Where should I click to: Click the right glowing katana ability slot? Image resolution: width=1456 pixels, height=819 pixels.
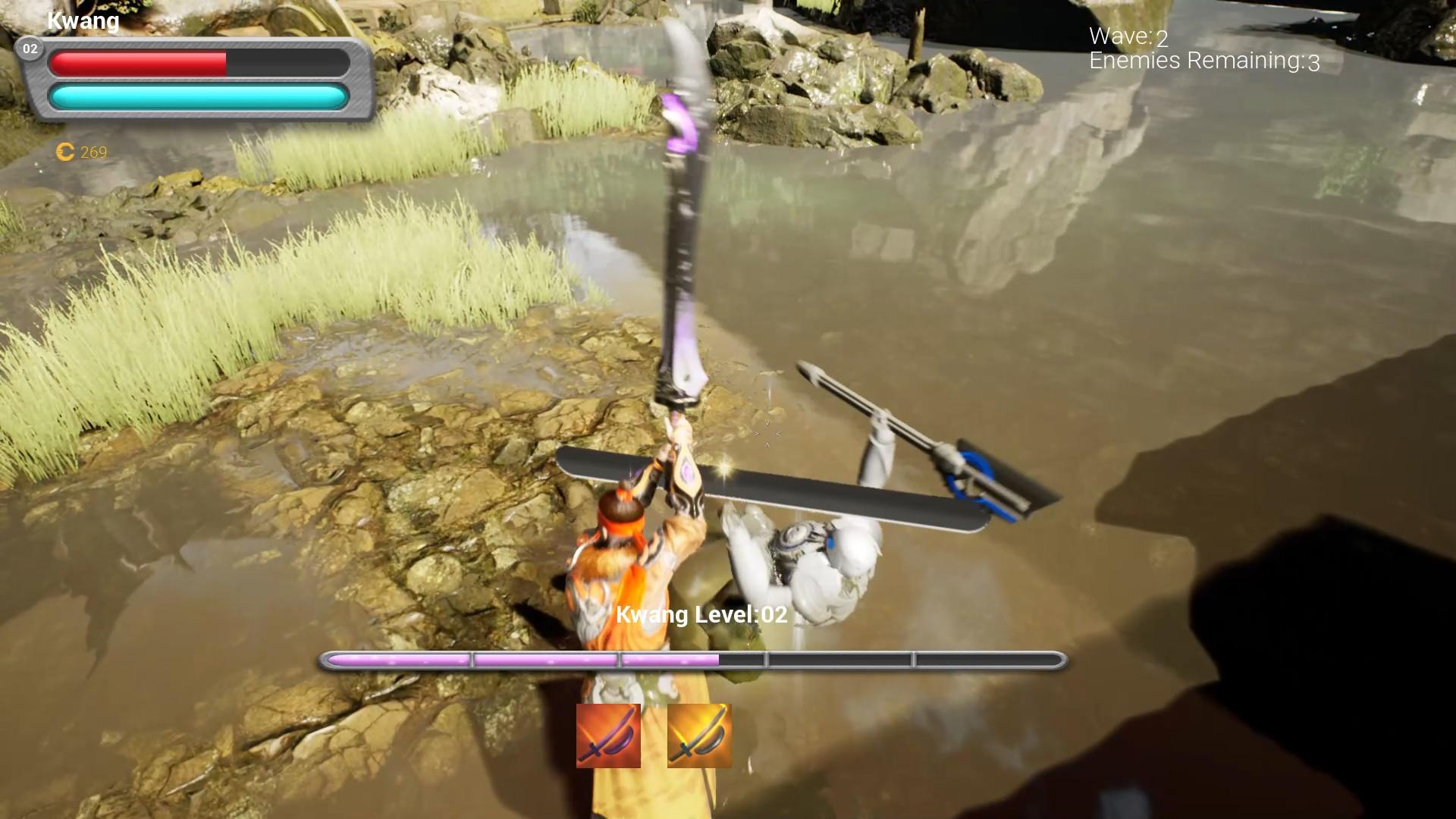698,735
